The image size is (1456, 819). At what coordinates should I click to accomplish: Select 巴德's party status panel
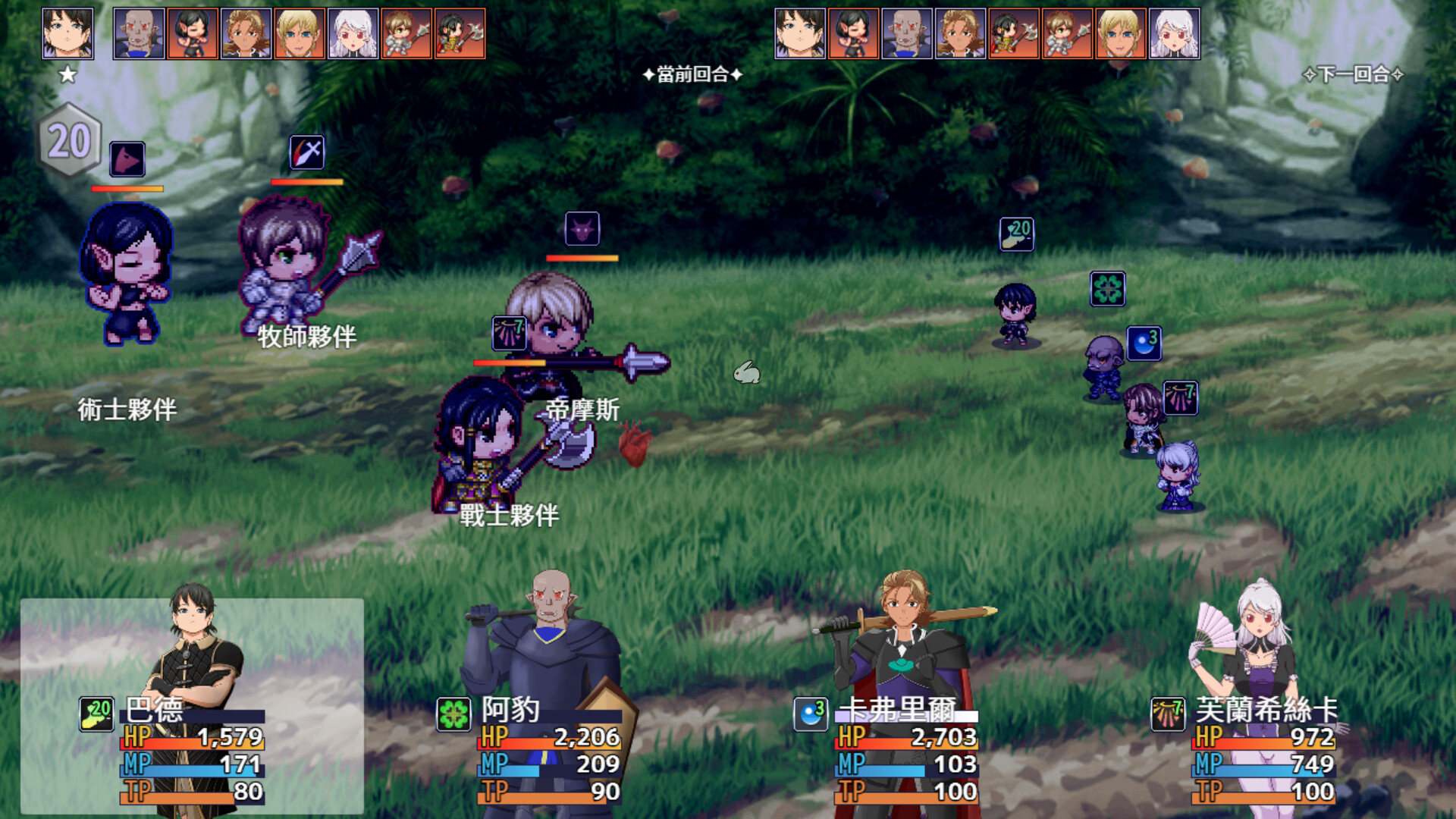(x=192, y=705)
